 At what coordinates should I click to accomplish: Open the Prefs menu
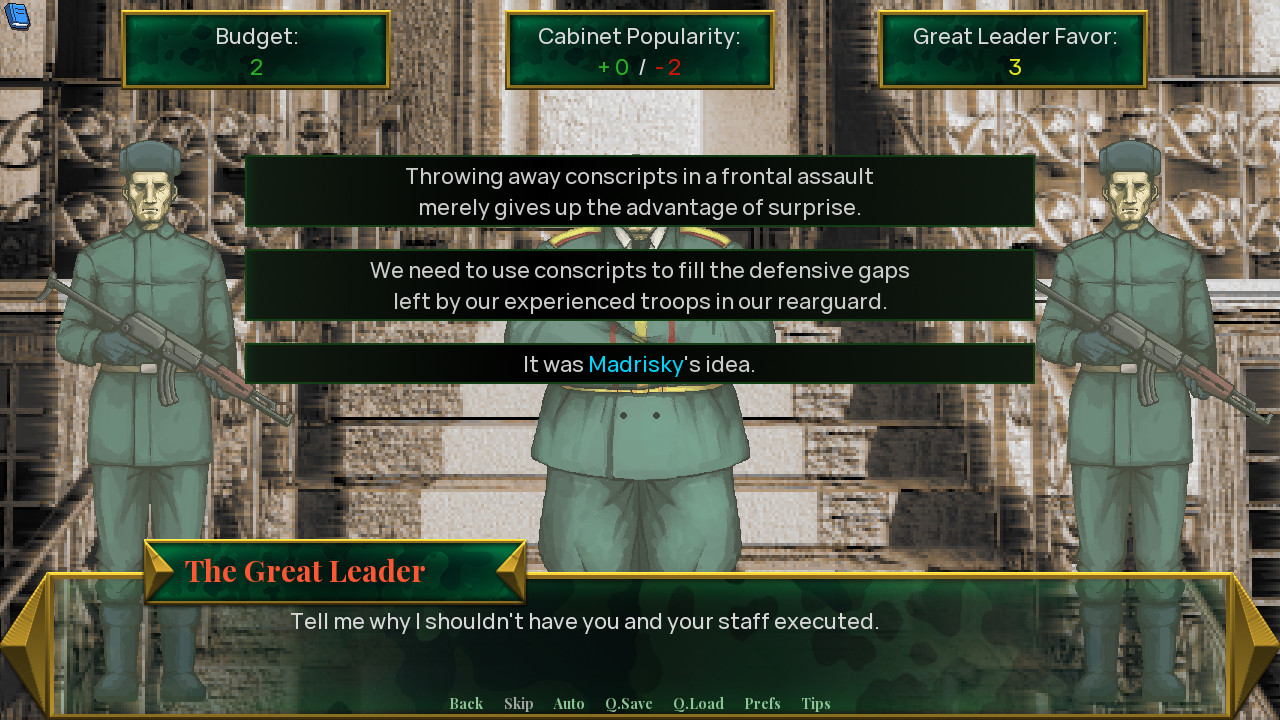pyautogui.click(x=762, y=703)
